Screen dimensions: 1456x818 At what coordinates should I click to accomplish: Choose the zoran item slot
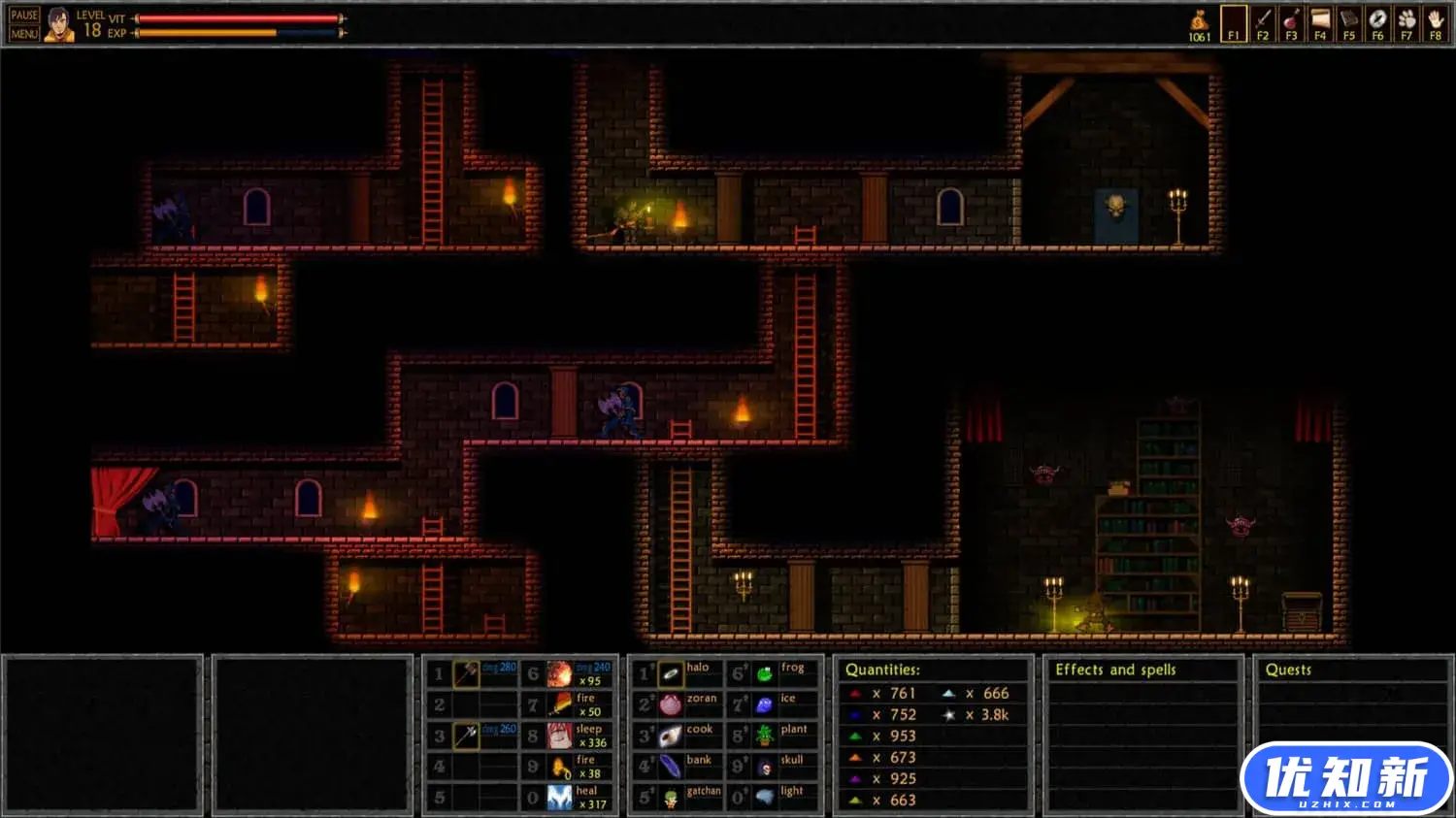[671, 704]
